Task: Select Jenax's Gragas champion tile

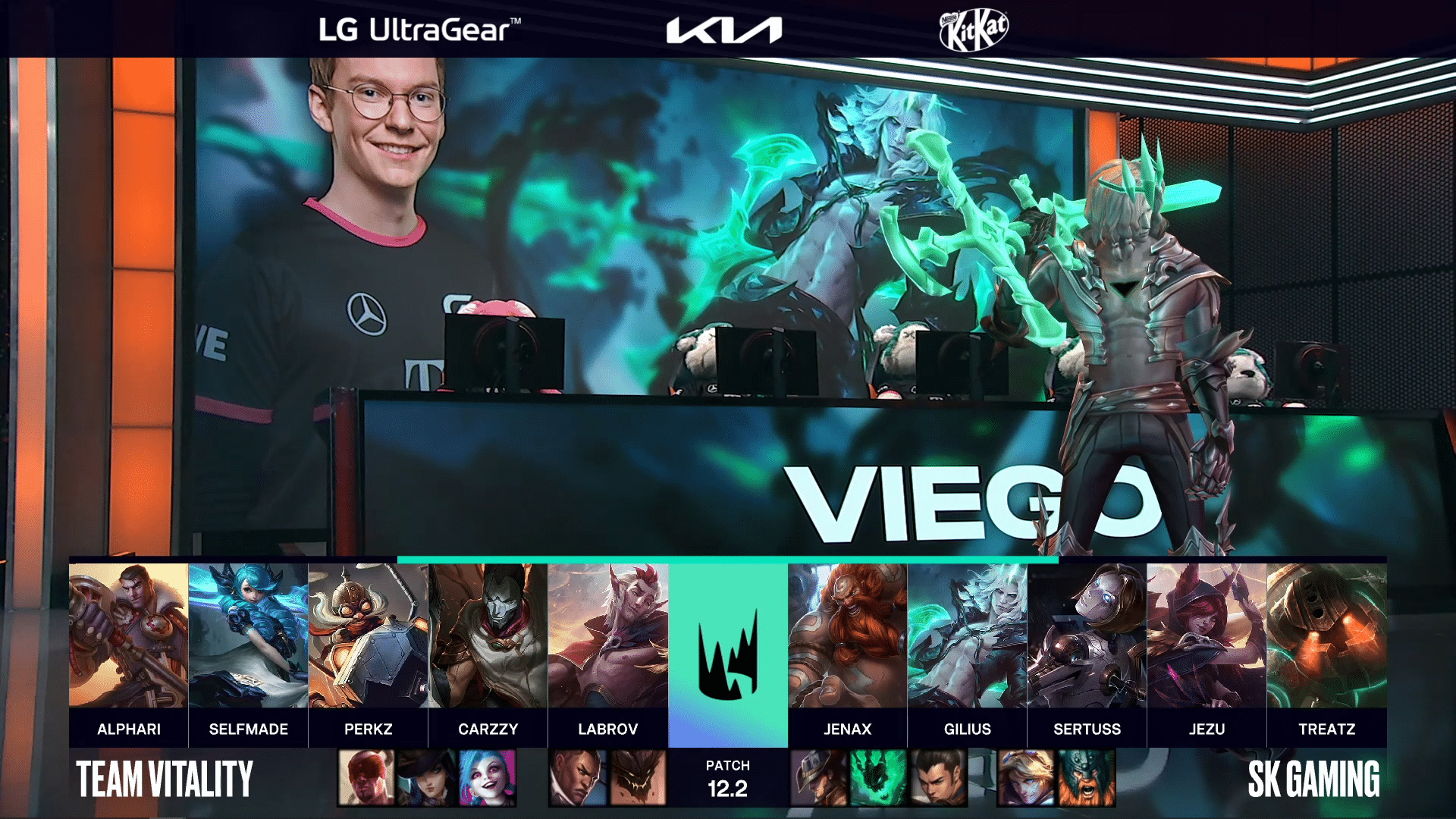Action: 847,635
